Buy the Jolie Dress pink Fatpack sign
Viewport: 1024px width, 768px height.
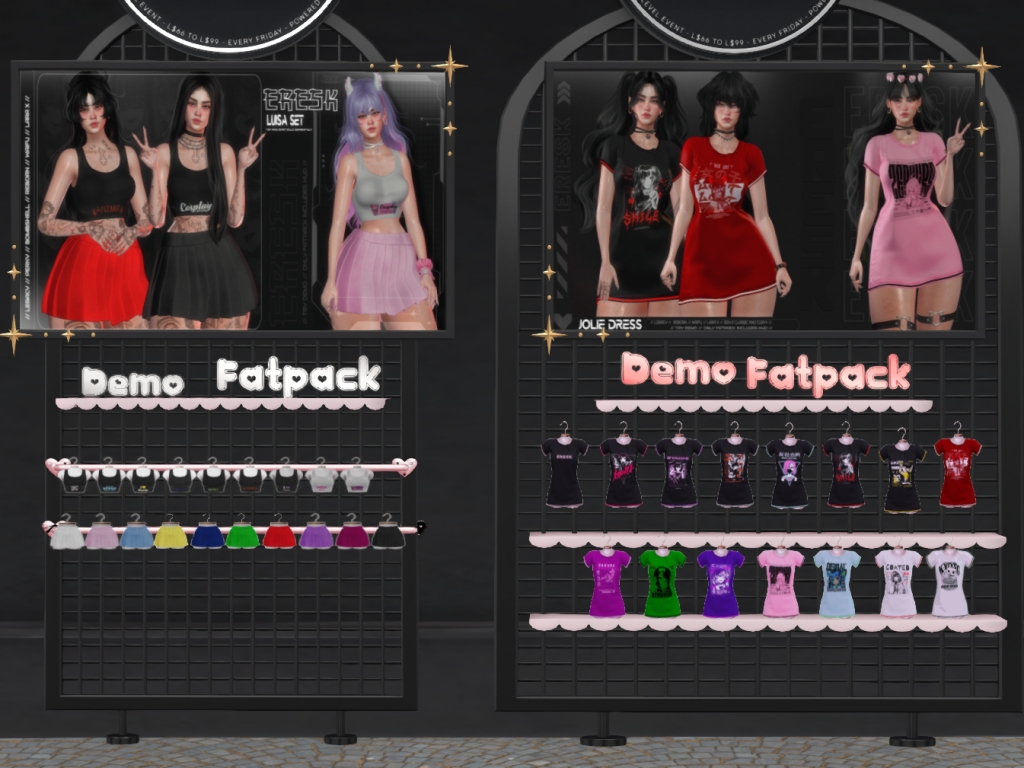click(x=828, y=375)
